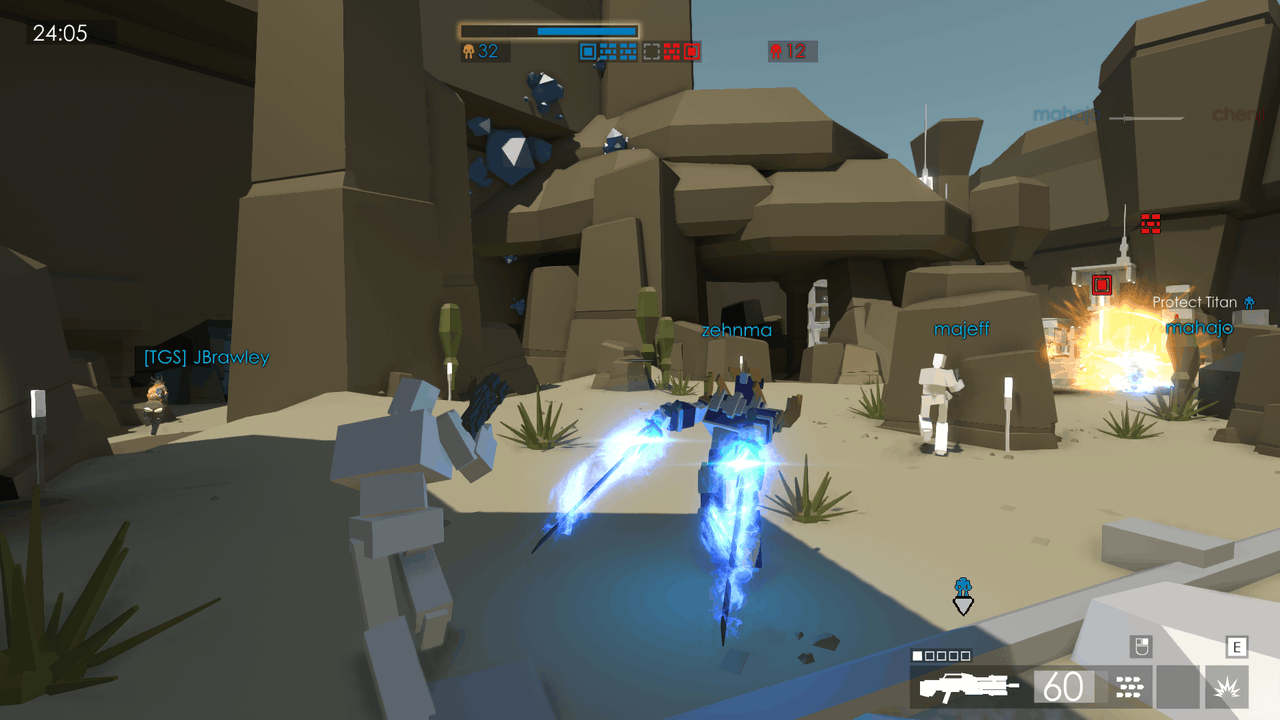Click the ammo reserve pile icon
Image resolution: width=1280 pixels, height=720 pixels.
tap(1130, 685)
